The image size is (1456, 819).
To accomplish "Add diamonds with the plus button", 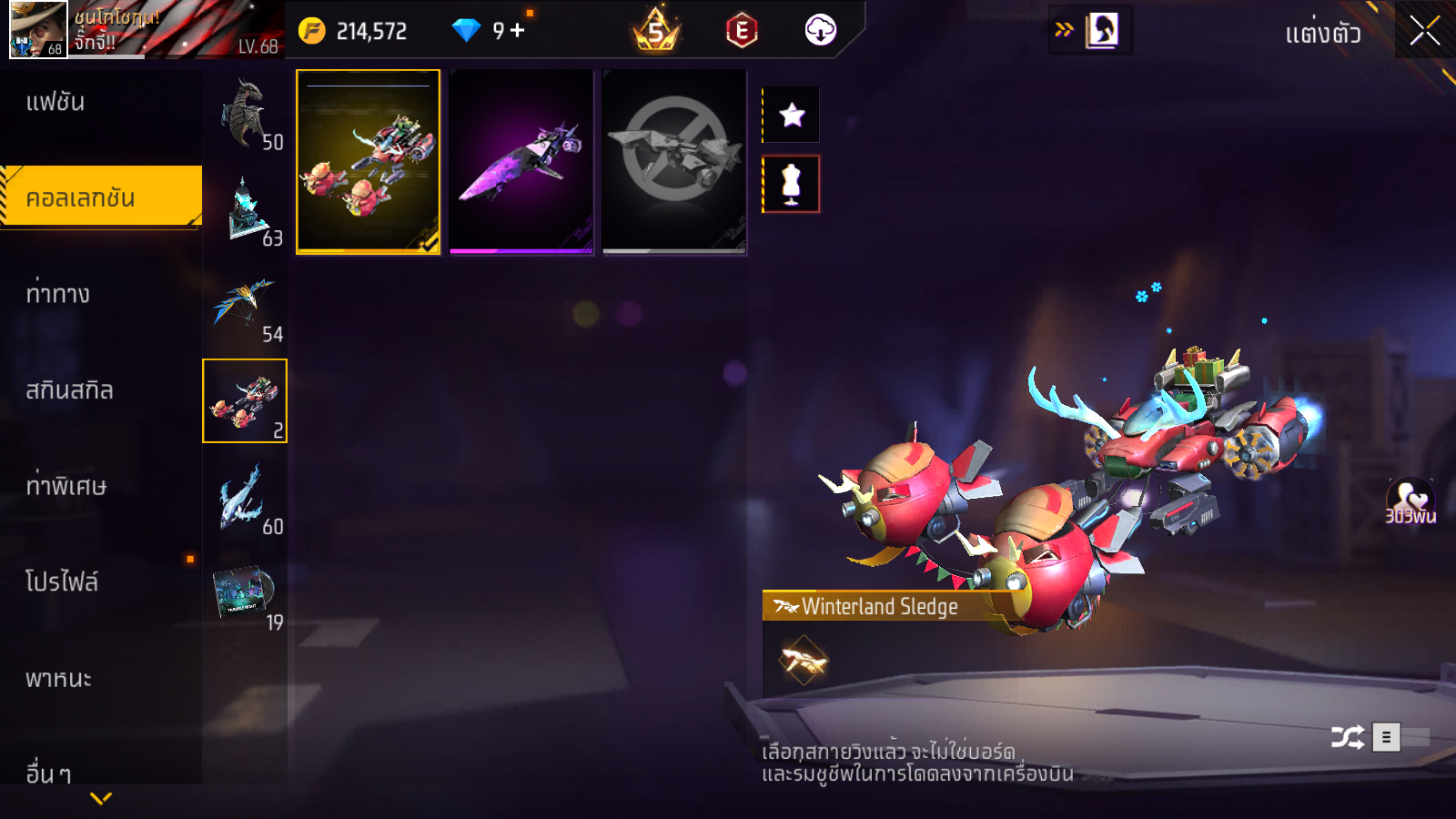I will [518, 31].
